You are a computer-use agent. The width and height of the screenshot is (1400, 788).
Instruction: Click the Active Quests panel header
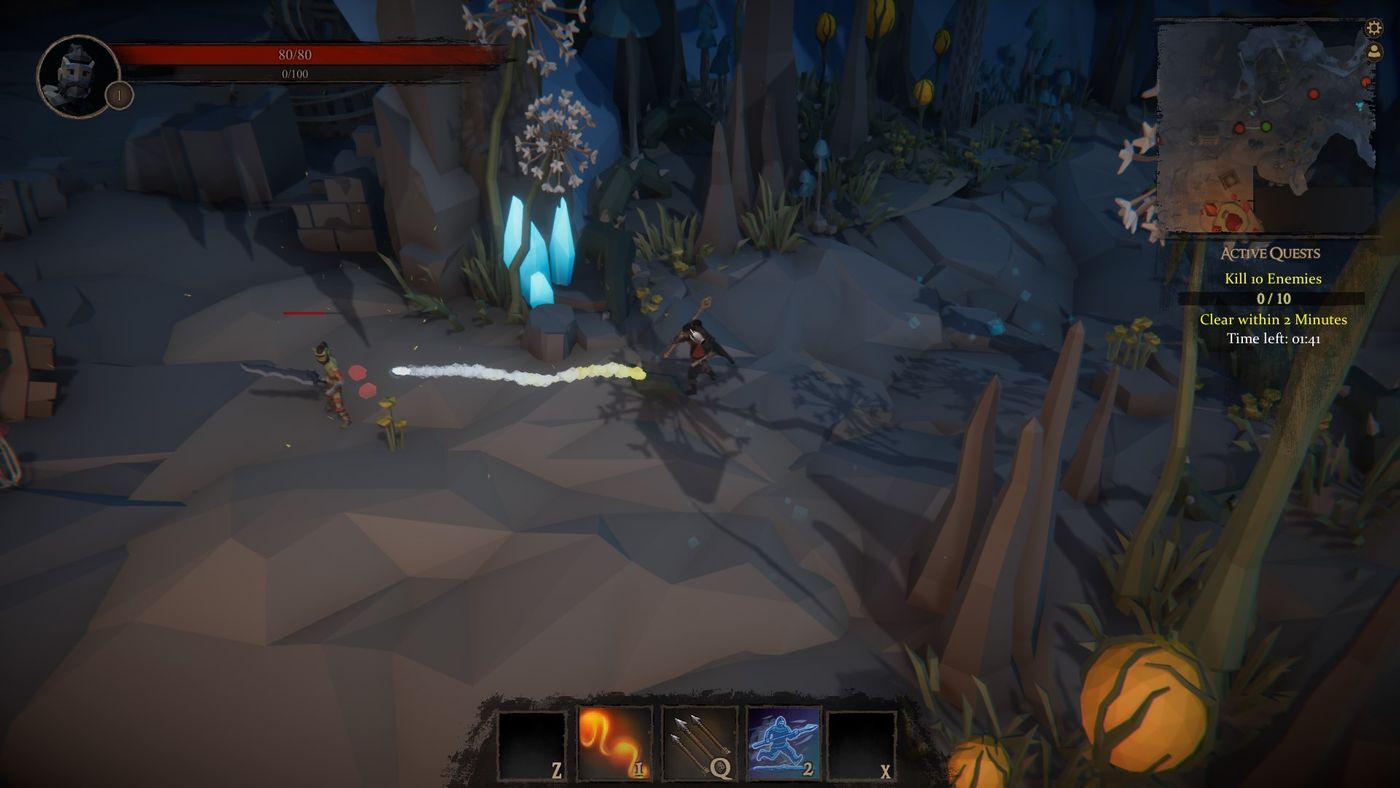1272,252
